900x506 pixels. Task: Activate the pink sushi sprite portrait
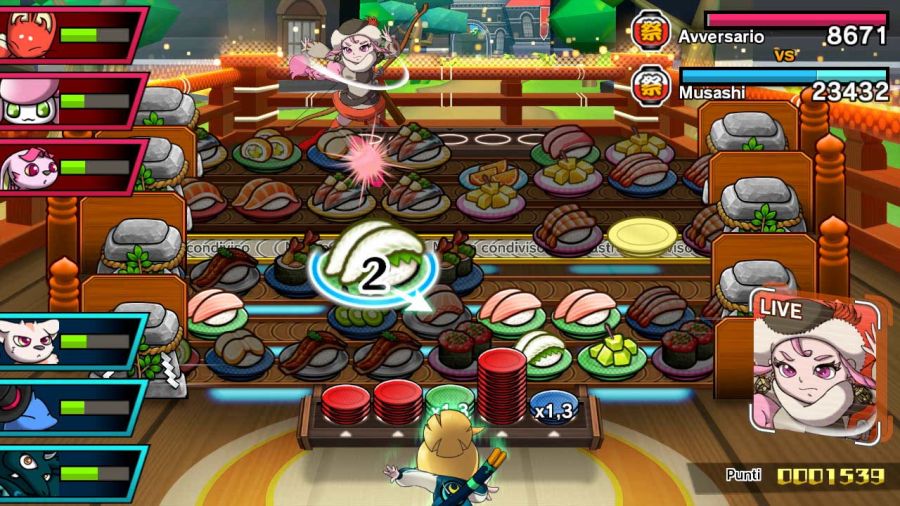[x=28, y=165]
